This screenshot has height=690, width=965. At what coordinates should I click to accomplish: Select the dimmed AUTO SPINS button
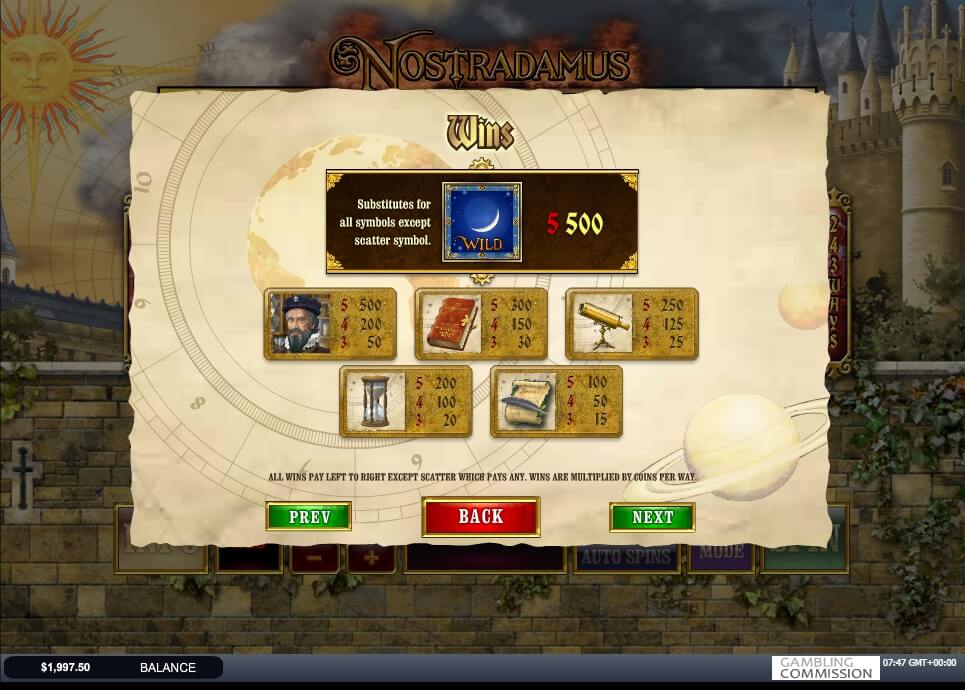pyautogui.click(x=626, y=556)
